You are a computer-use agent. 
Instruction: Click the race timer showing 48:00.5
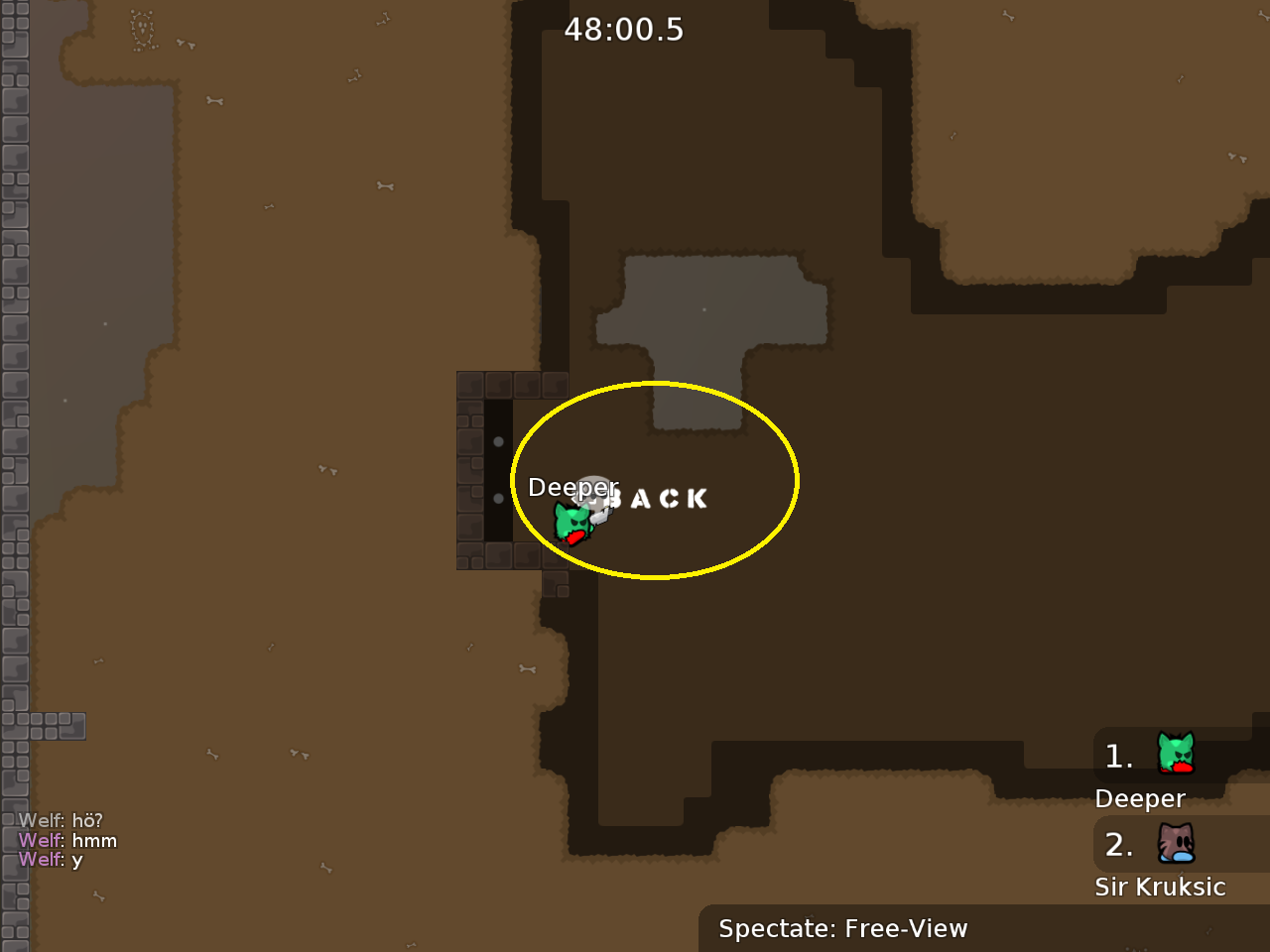tap(623, 29)
